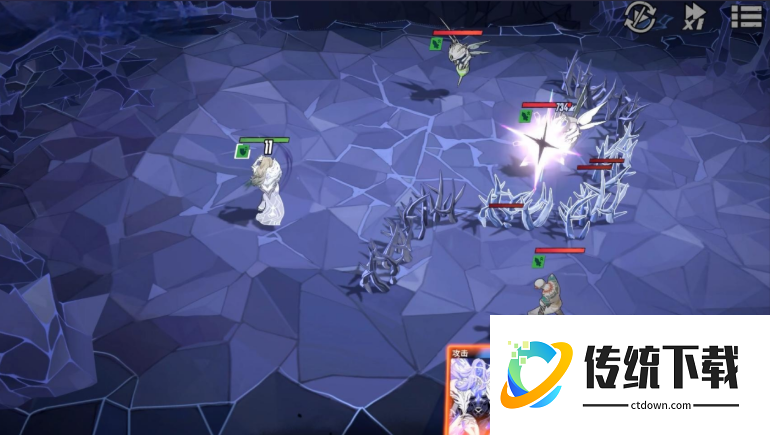Open the list menu icon
The image size is (770, 435).
(x=746, y=16)
